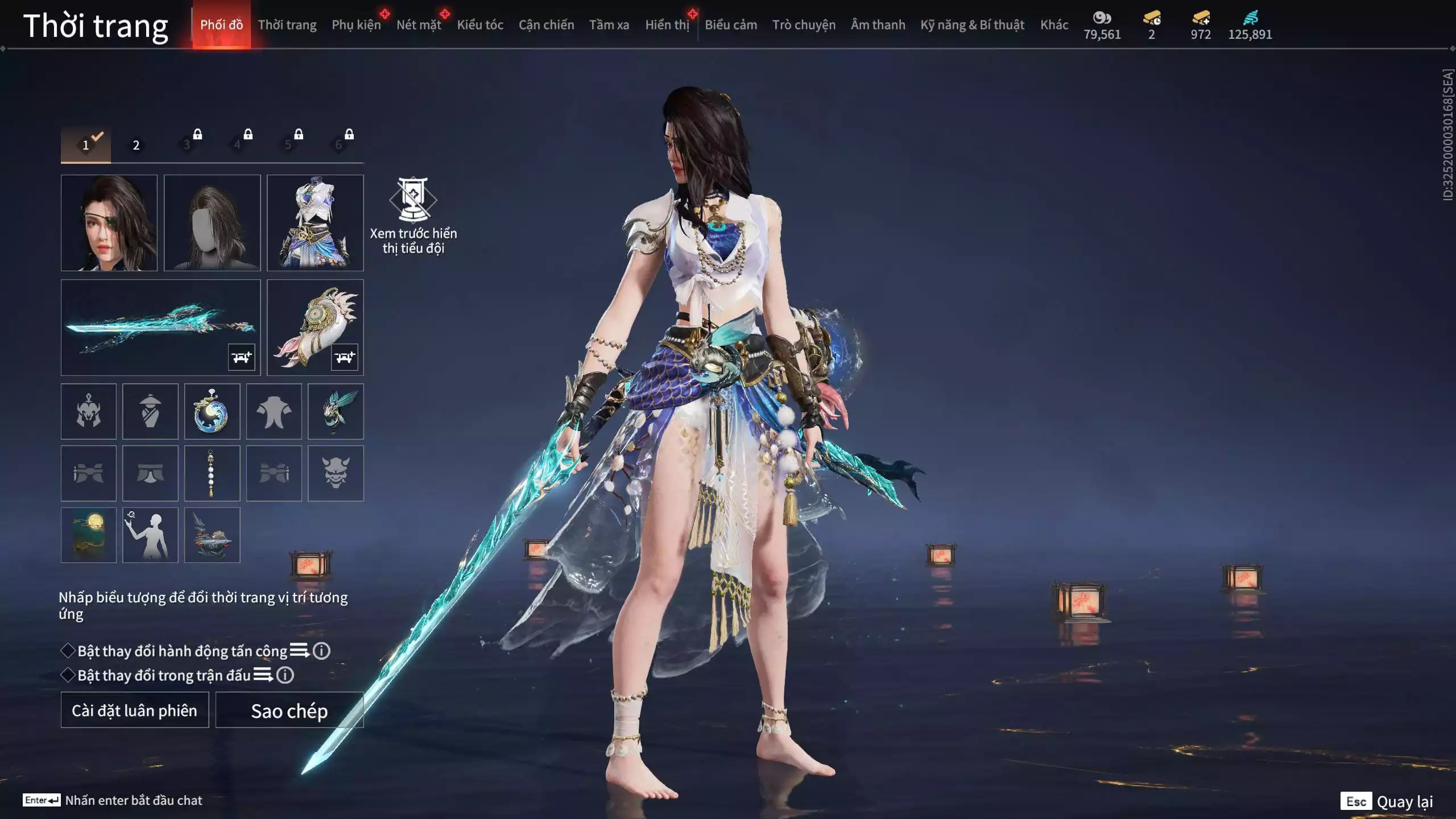Image resolution: width=1456 pixels, height=819 pixels.
Task: Click Xem trước hiển thị tiểu đội icon
Action: click(413, 199)
